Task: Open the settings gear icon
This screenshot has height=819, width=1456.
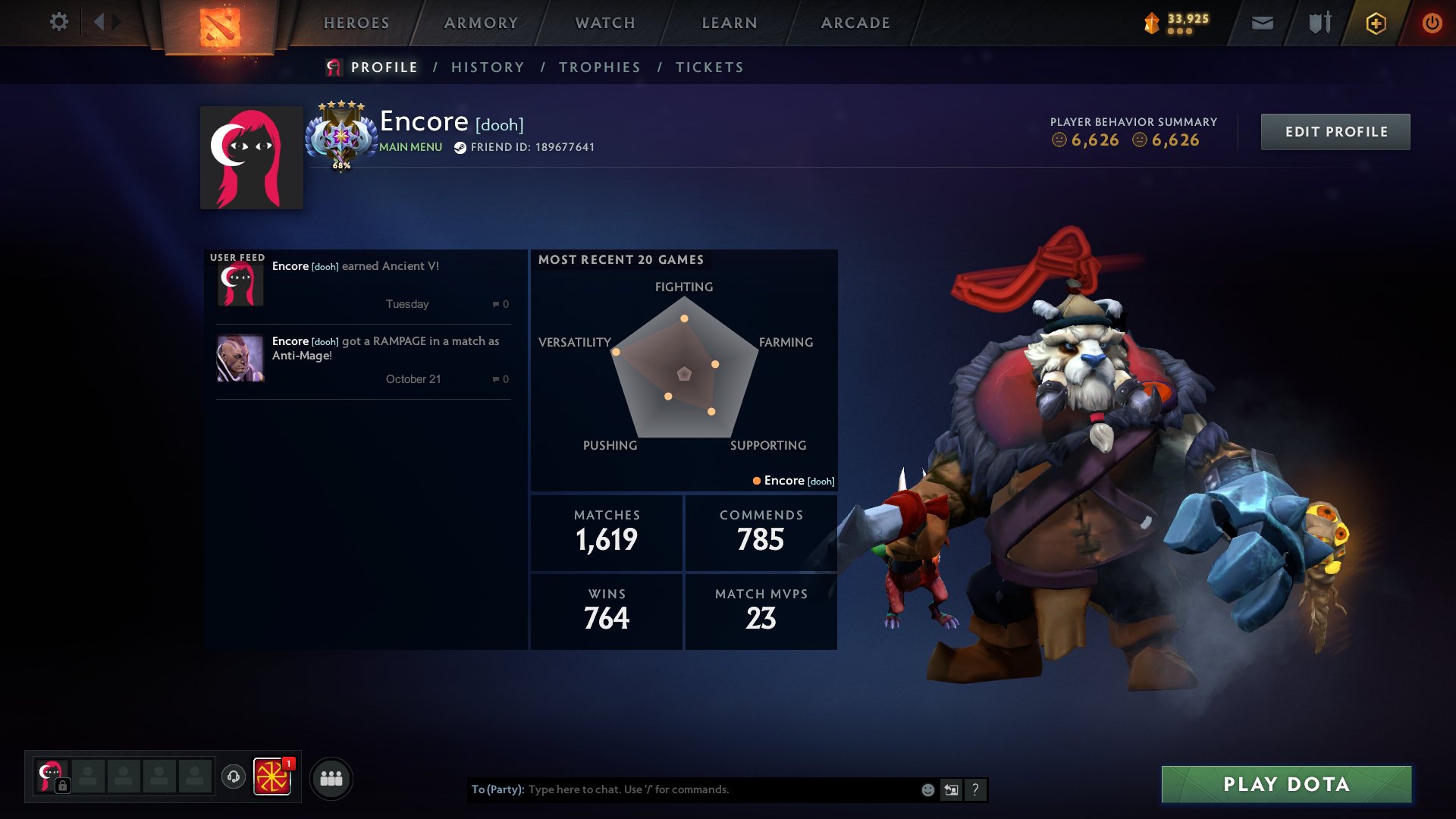Action: coord(59,23)
